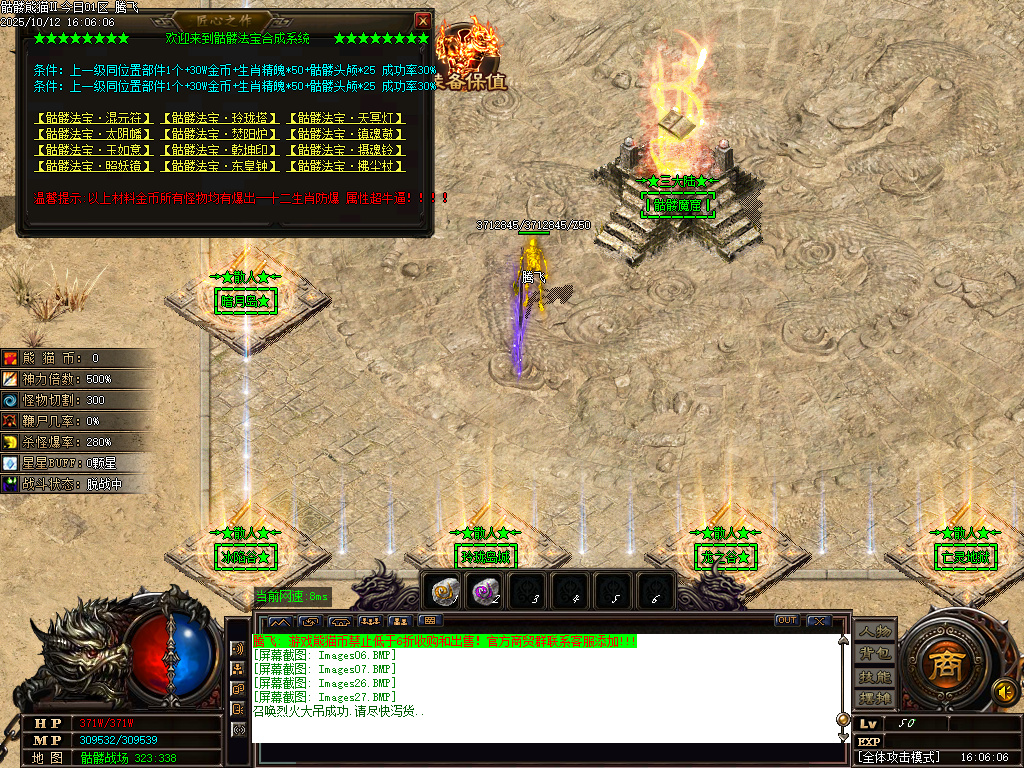Toggle the sound speaker icon

pos(1004,691)
